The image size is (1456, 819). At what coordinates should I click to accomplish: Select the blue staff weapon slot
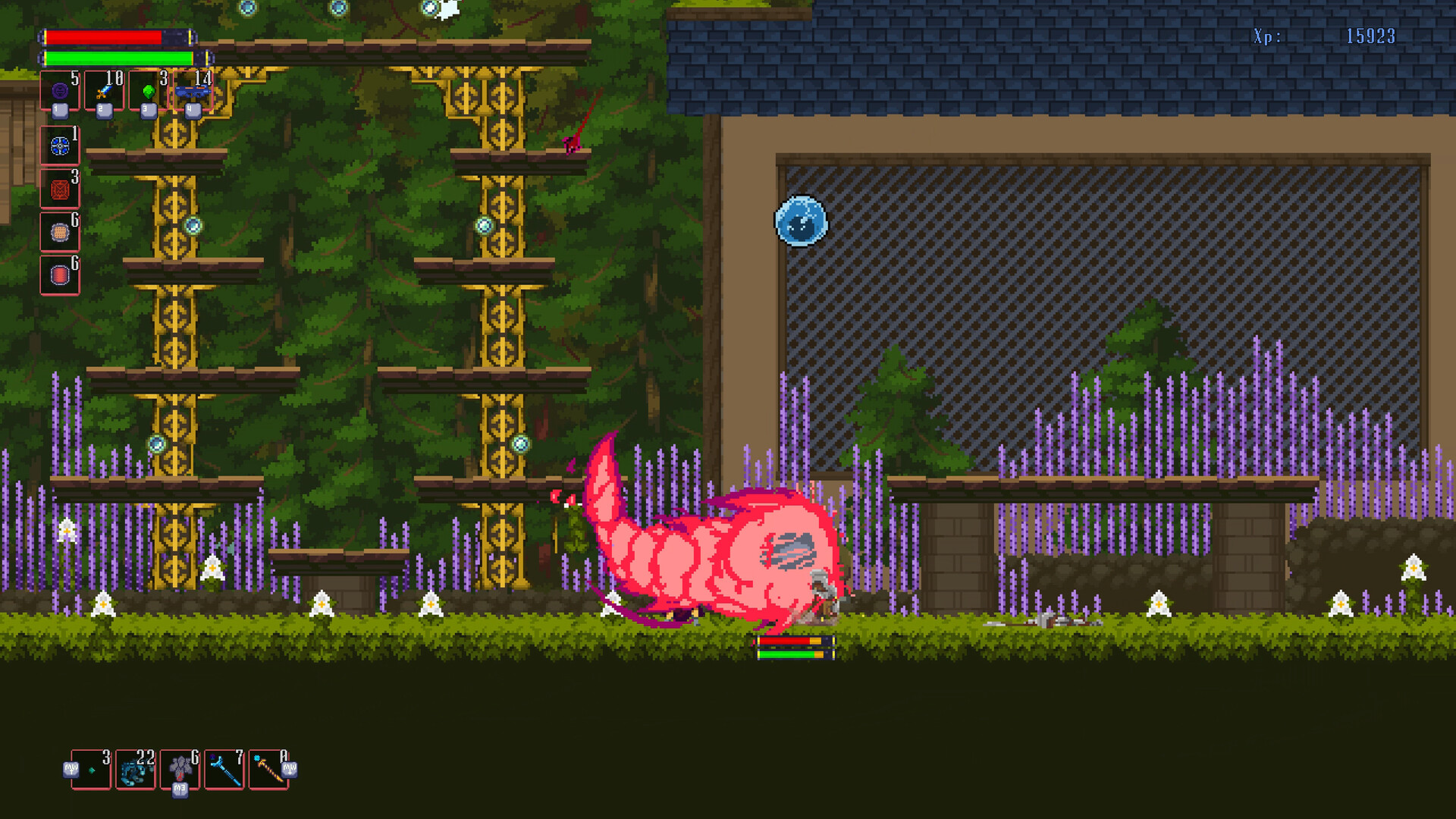click(224, 768)
